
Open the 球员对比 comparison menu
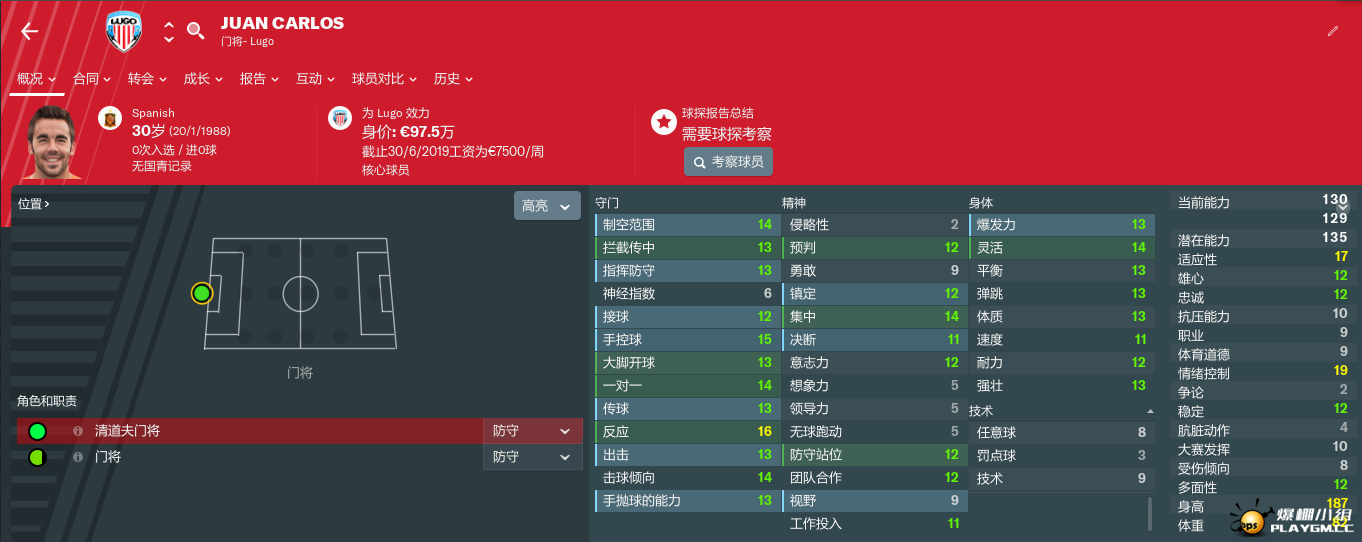384,79
